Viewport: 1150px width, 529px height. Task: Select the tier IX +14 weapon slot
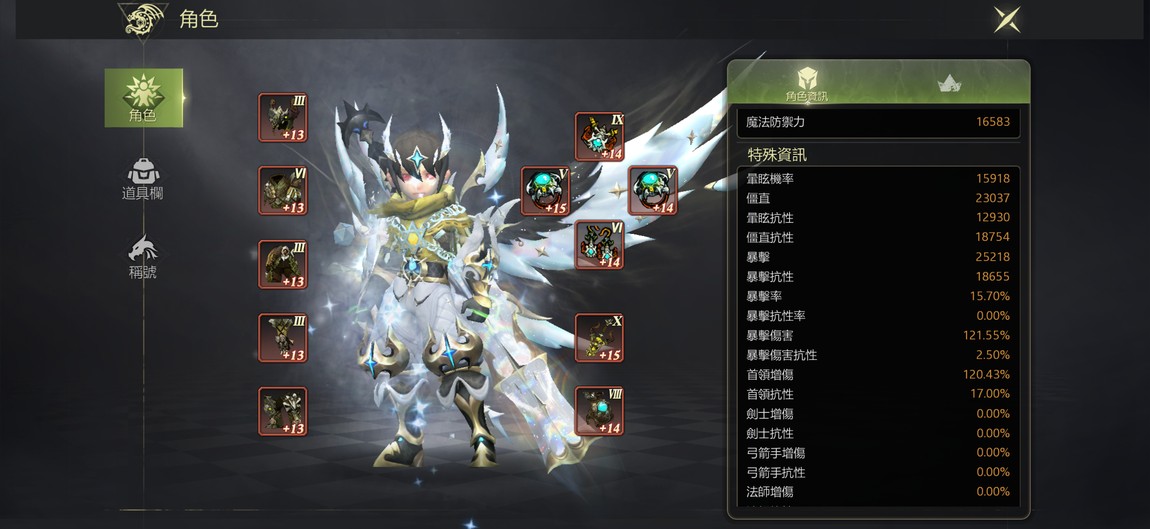(x=599, y=137)
